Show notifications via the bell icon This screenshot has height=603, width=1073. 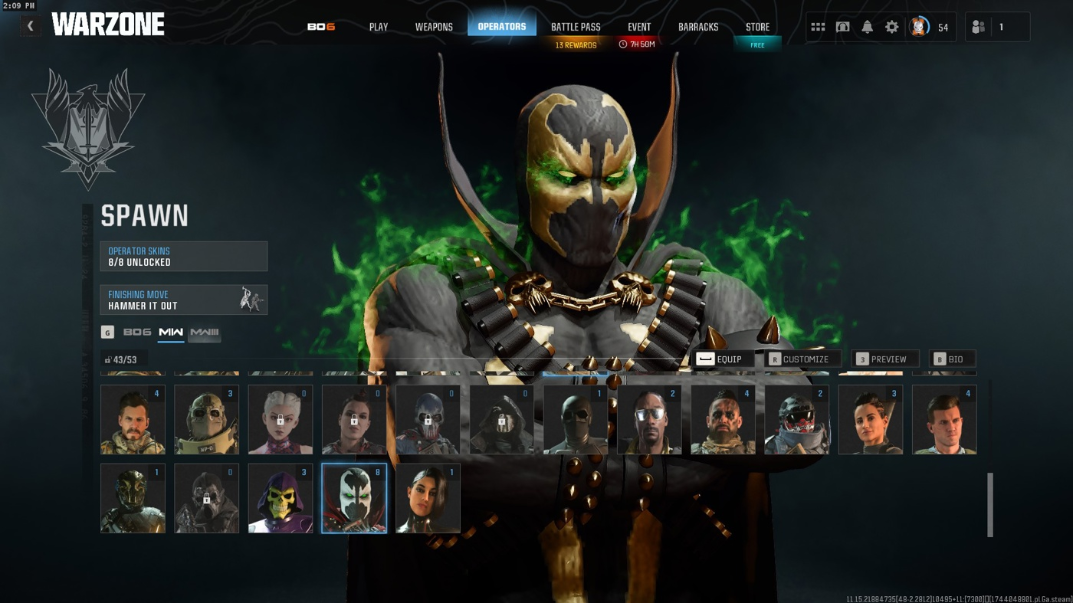867,27
